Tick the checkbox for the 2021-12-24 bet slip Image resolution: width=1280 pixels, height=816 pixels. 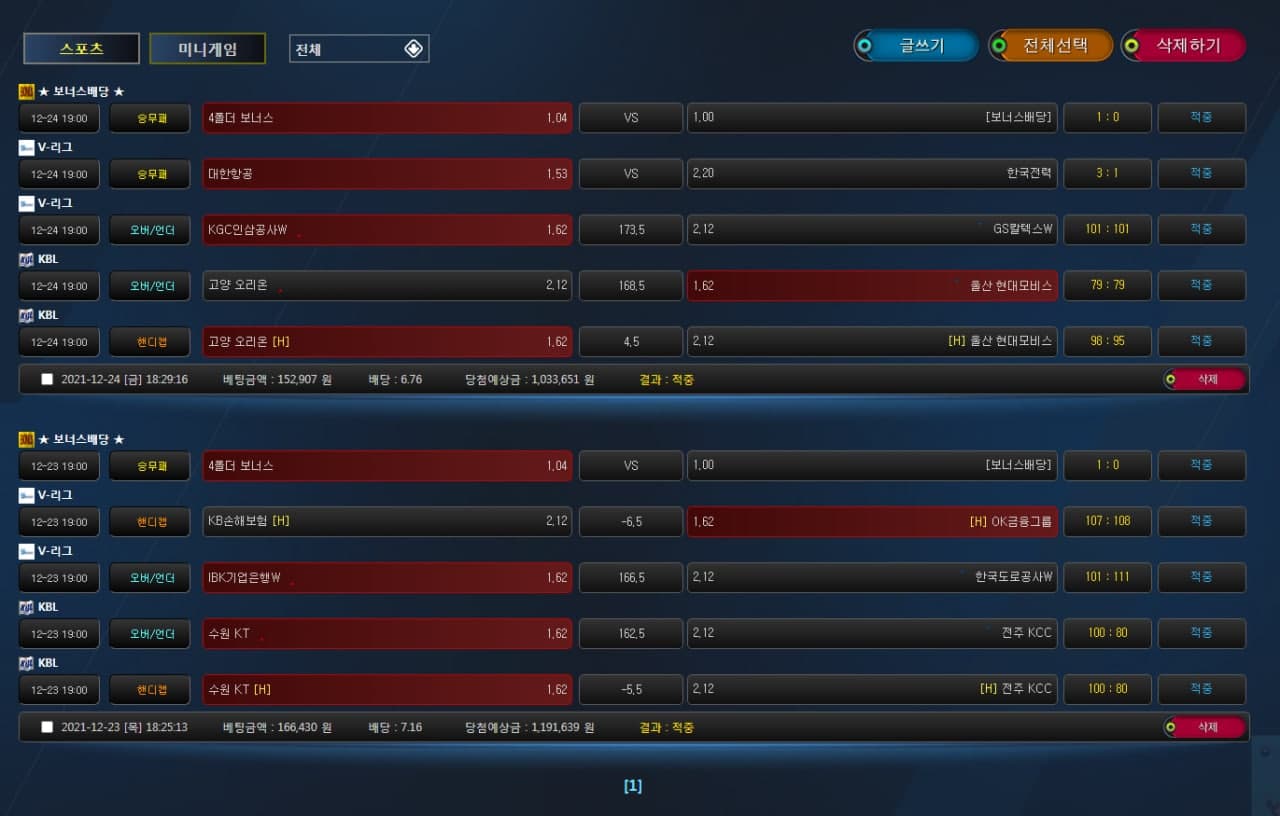tap(47, 380)
